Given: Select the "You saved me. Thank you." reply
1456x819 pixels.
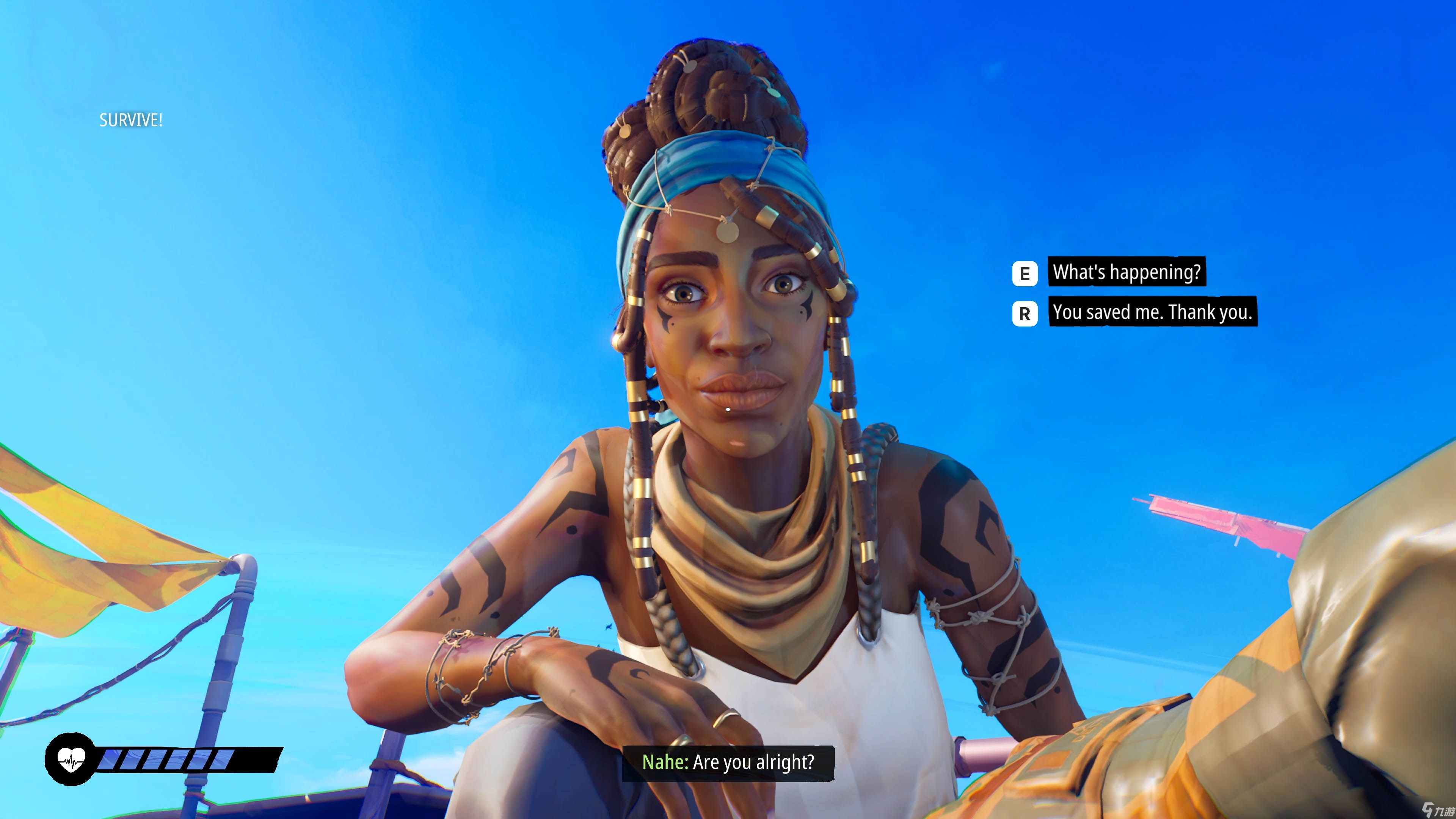Looking at the screenshot, I should pos(1152,312).
